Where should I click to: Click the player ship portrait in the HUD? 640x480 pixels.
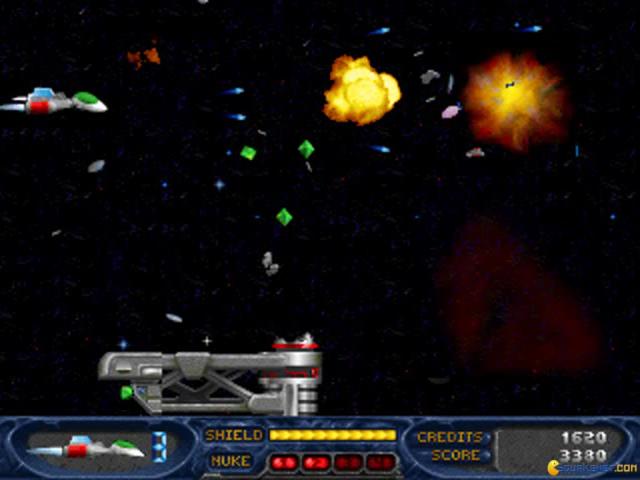(x=87, y=447)
